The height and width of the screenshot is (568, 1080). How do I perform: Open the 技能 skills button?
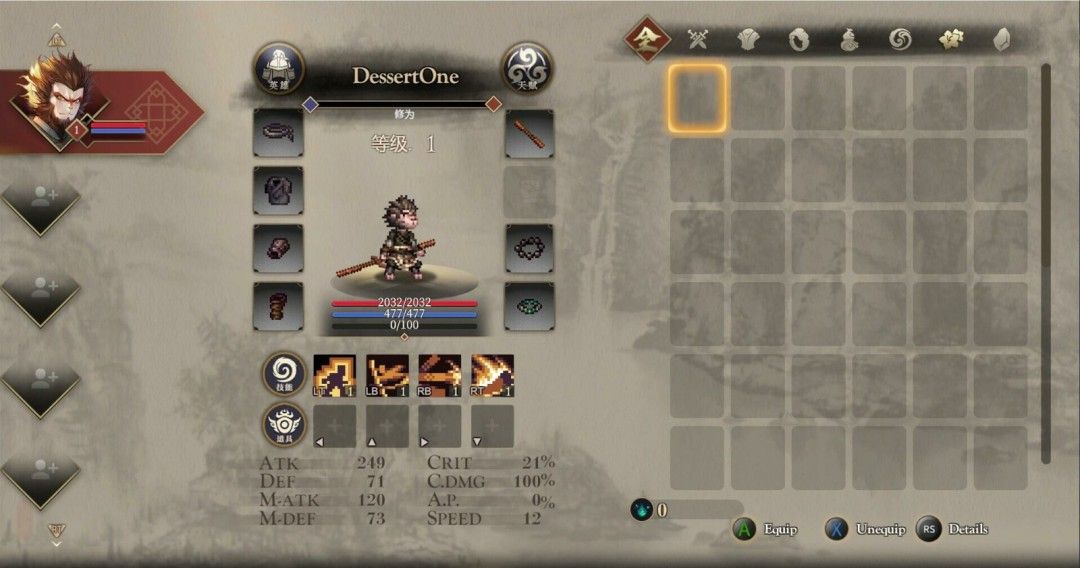[285, 375]
